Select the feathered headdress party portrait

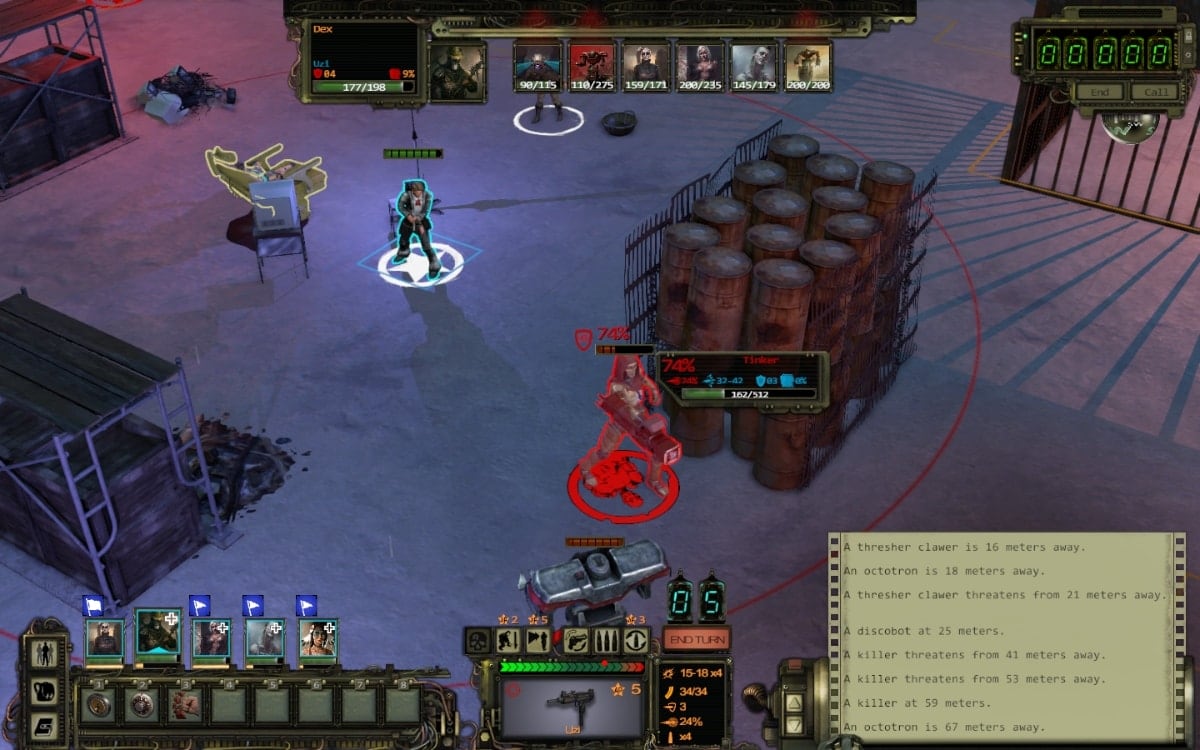pyautogui.click(x=318, y=638)
